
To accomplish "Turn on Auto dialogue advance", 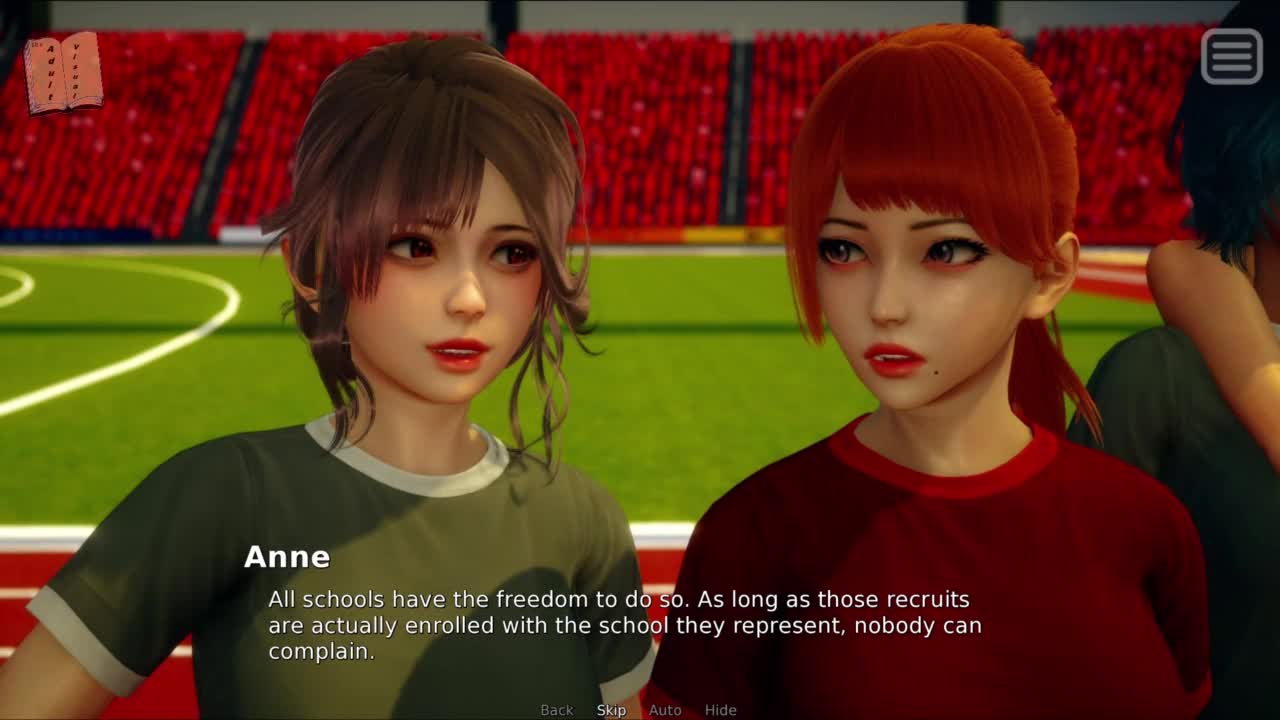I will [x=665, y=710].
